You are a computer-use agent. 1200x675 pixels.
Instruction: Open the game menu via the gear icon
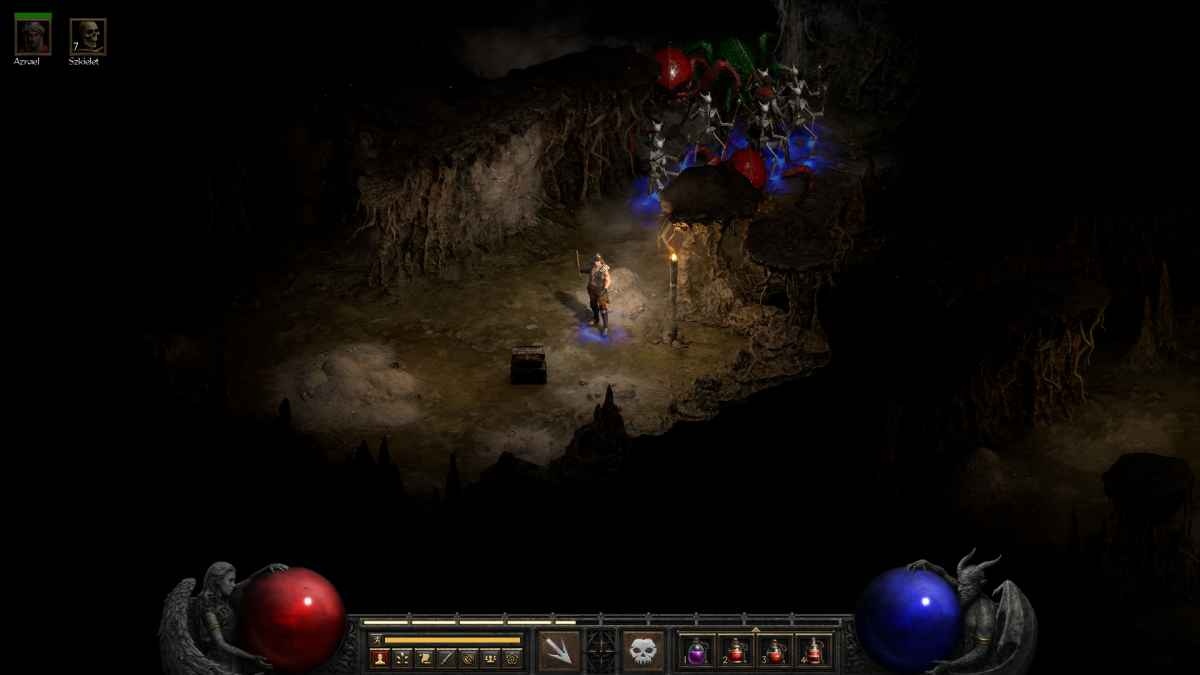pos(512,658)
